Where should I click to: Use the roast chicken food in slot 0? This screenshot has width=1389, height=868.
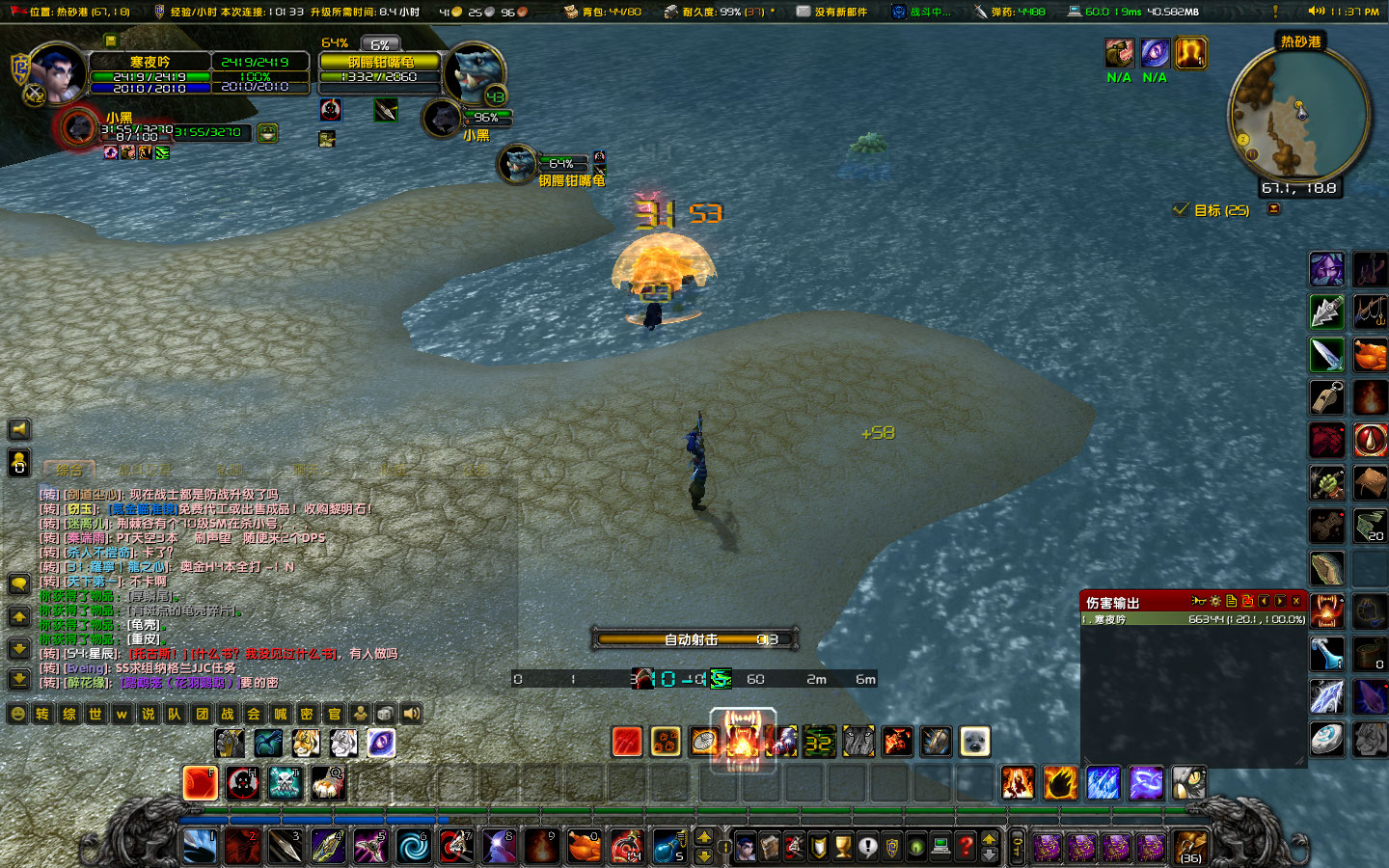(584, 847)
